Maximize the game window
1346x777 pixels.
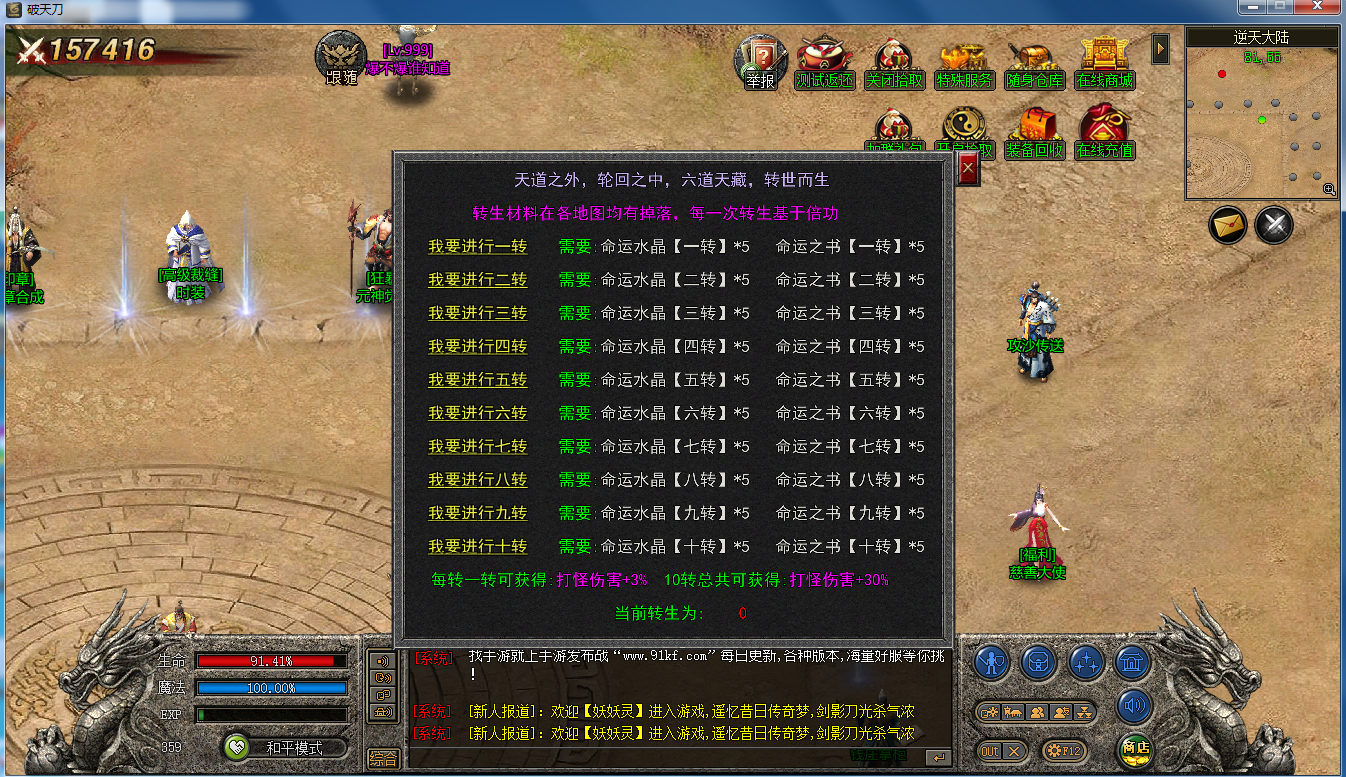coord(1282,8)
